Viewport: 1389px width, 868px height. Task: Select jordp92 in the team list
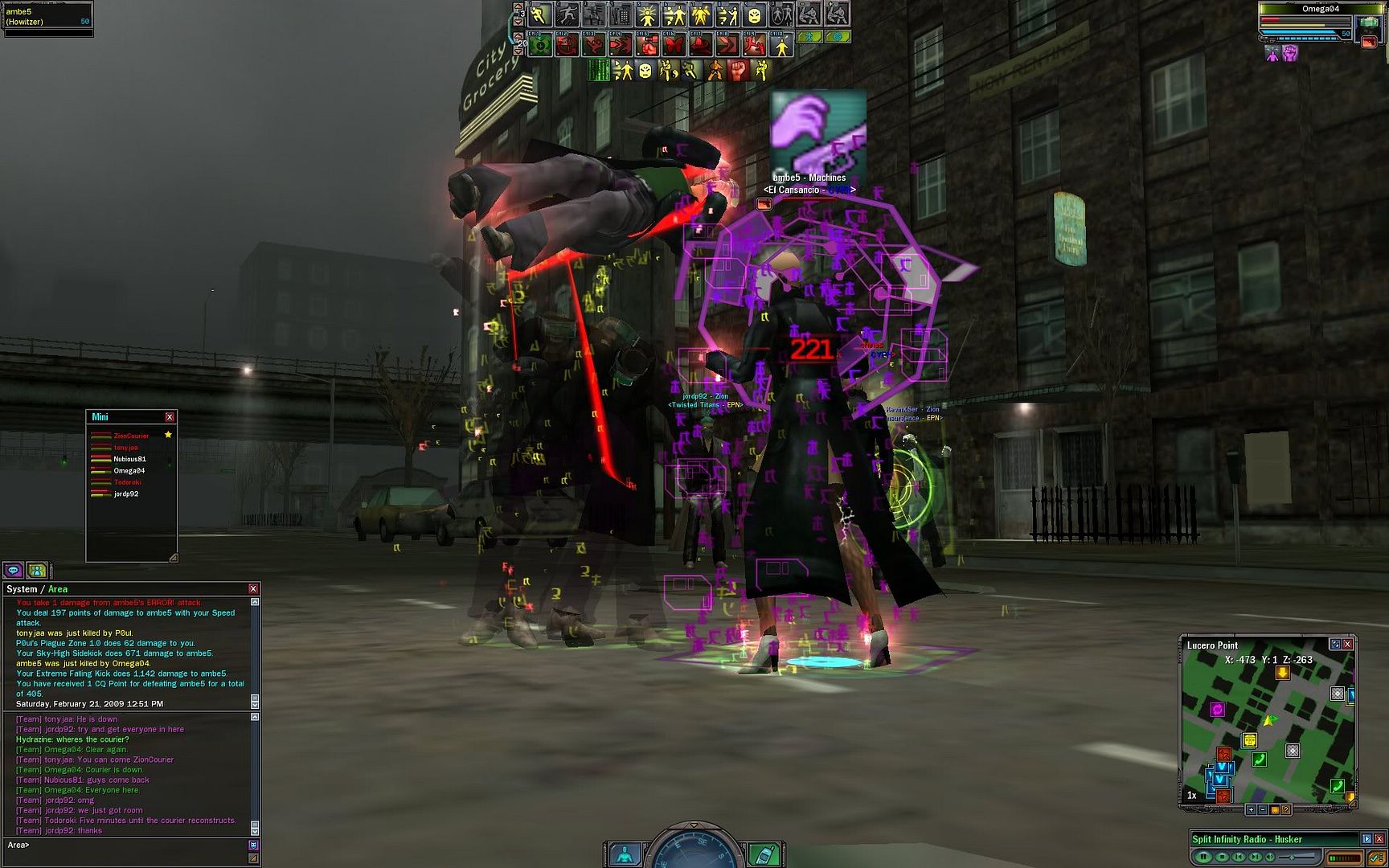tap(125, 494)
